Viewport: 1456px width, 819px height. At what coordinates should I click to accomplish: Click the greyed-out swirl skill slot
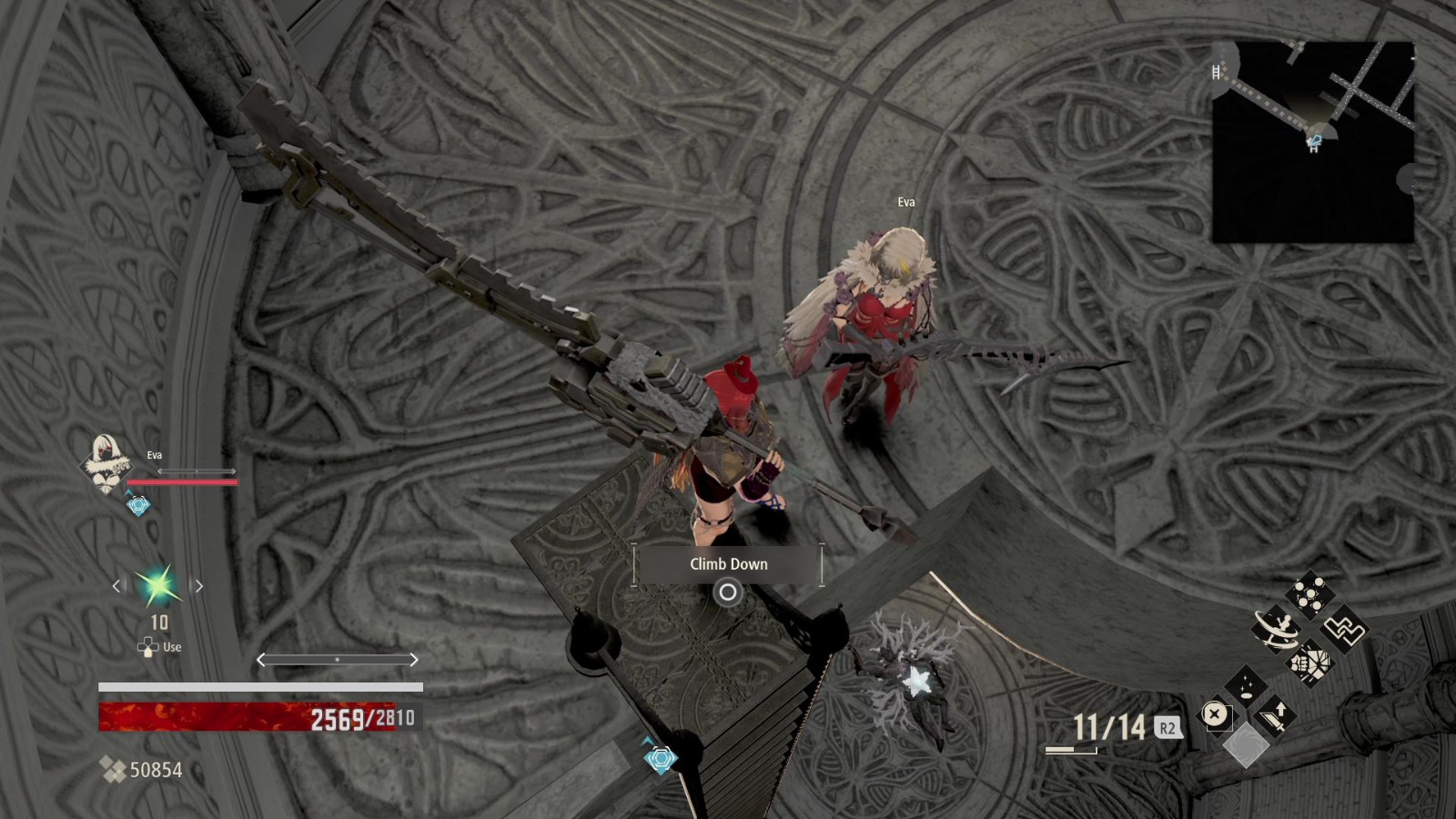click(1246, 745)
